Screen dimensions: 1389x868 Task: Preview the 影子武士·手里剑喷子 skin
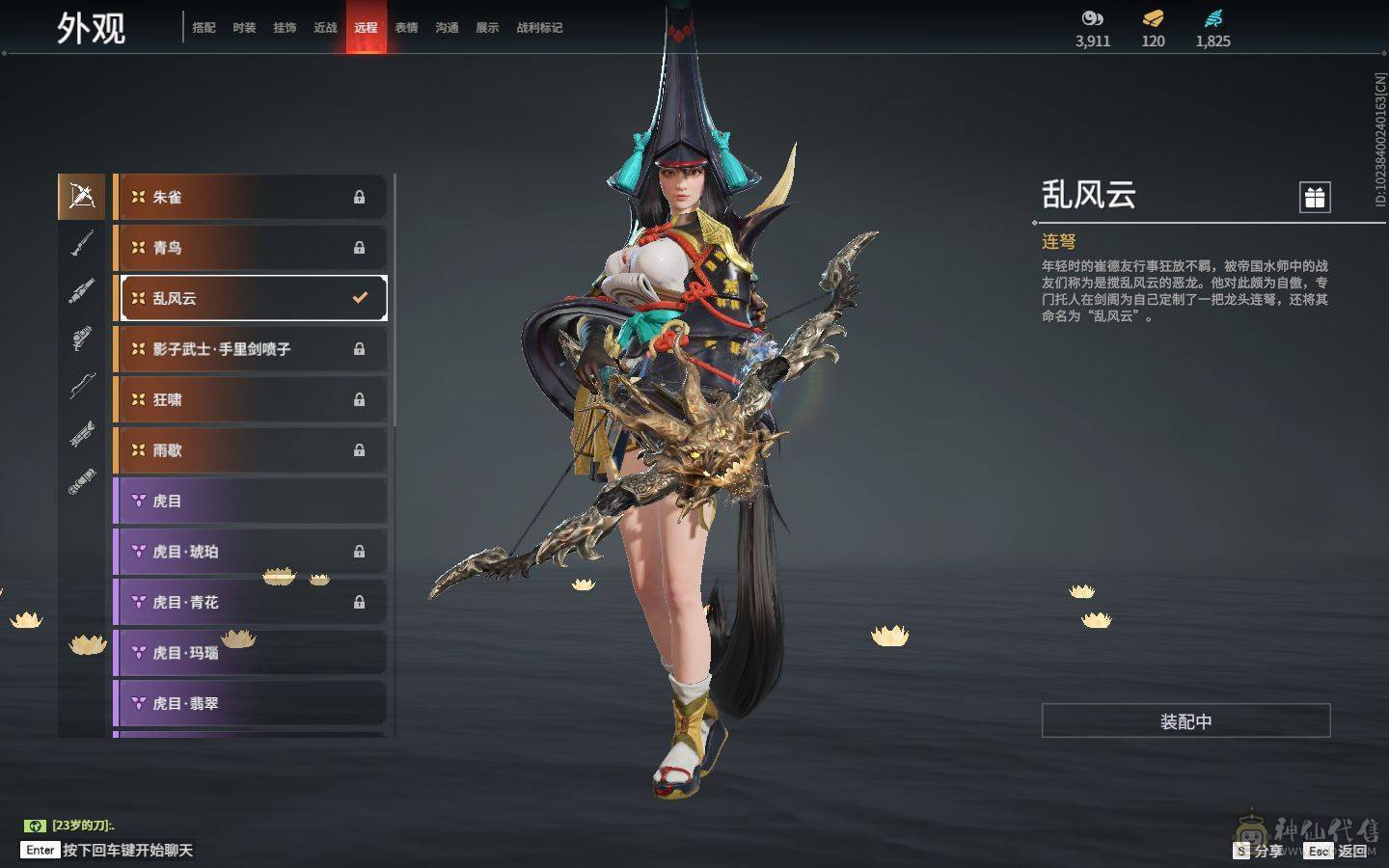pos(251,349)
